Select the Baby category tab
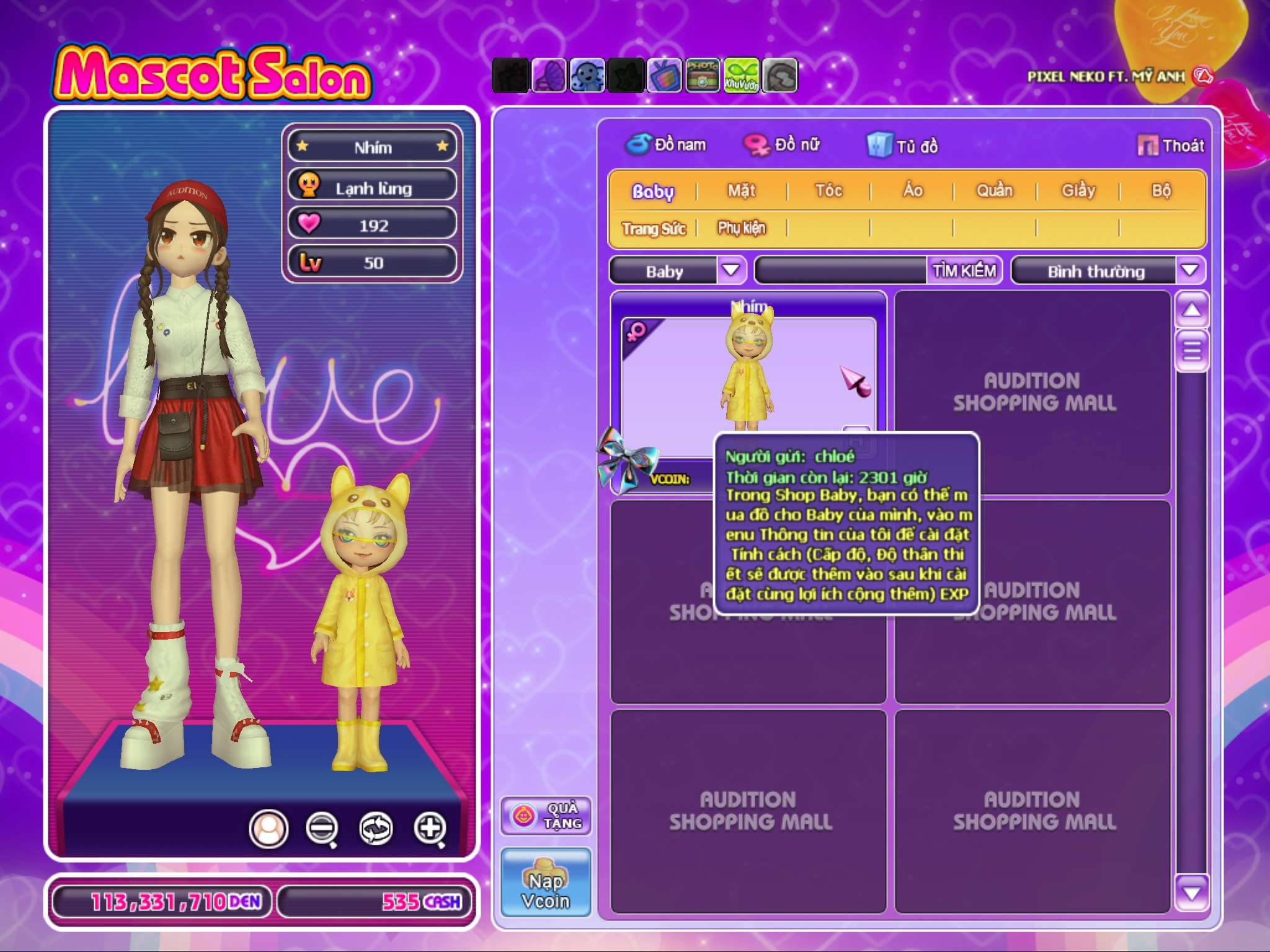Screen dimensions: 1270x952 (653, 191)
